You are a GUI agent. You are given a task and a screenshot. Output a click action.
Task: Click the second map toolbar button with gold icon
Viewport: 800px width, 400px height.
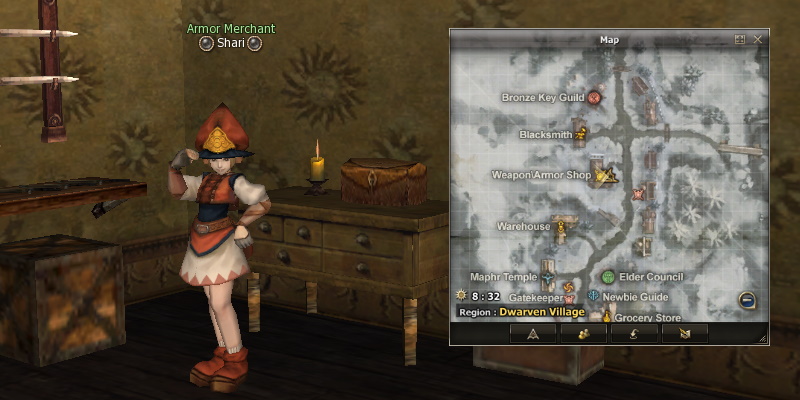[583, 334]
